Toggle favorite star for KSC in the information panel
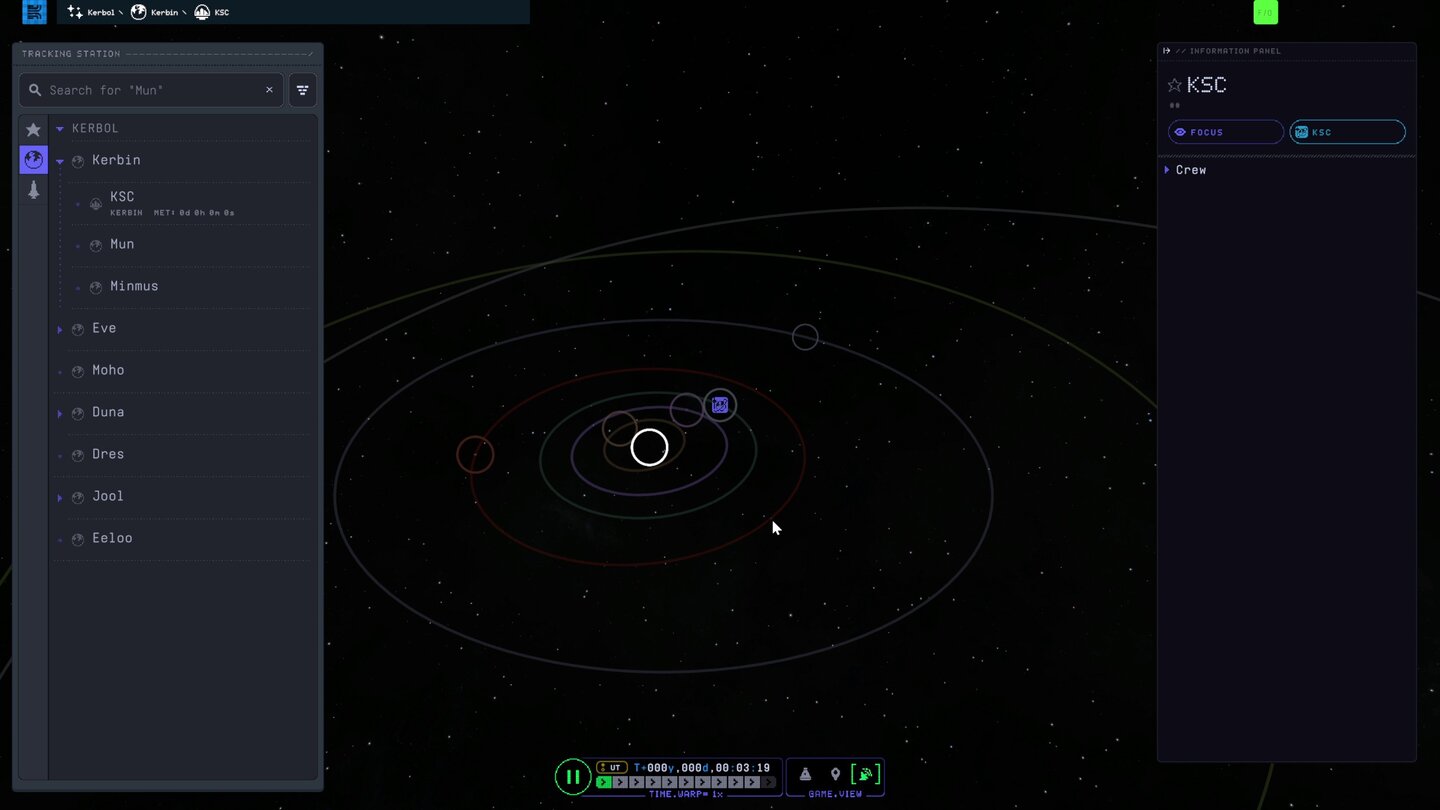The width and height of the screenshot is (1440, 810). (x=1172, y=84)
